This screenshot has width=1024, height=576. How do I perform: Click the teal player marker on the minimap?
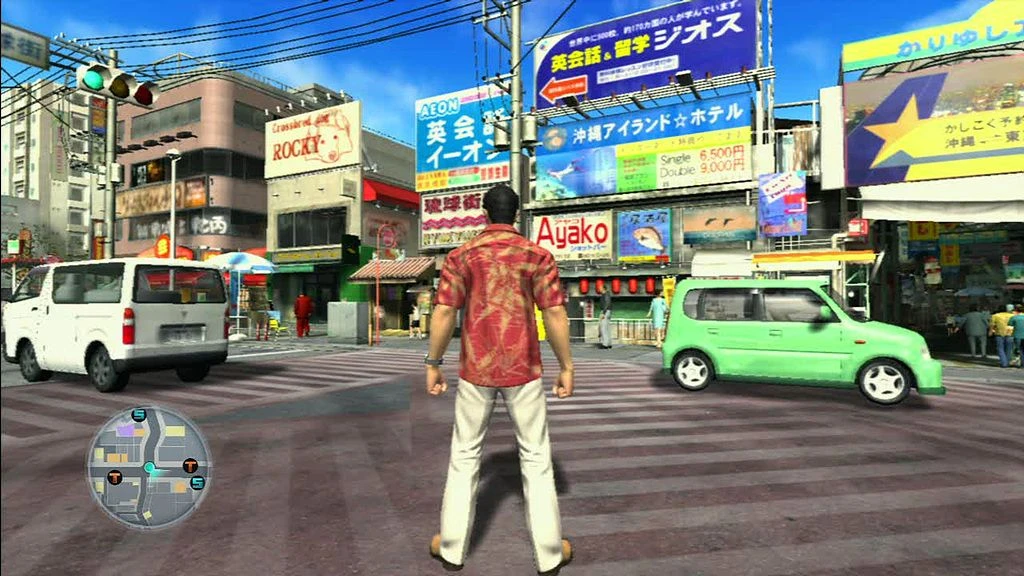149,467
